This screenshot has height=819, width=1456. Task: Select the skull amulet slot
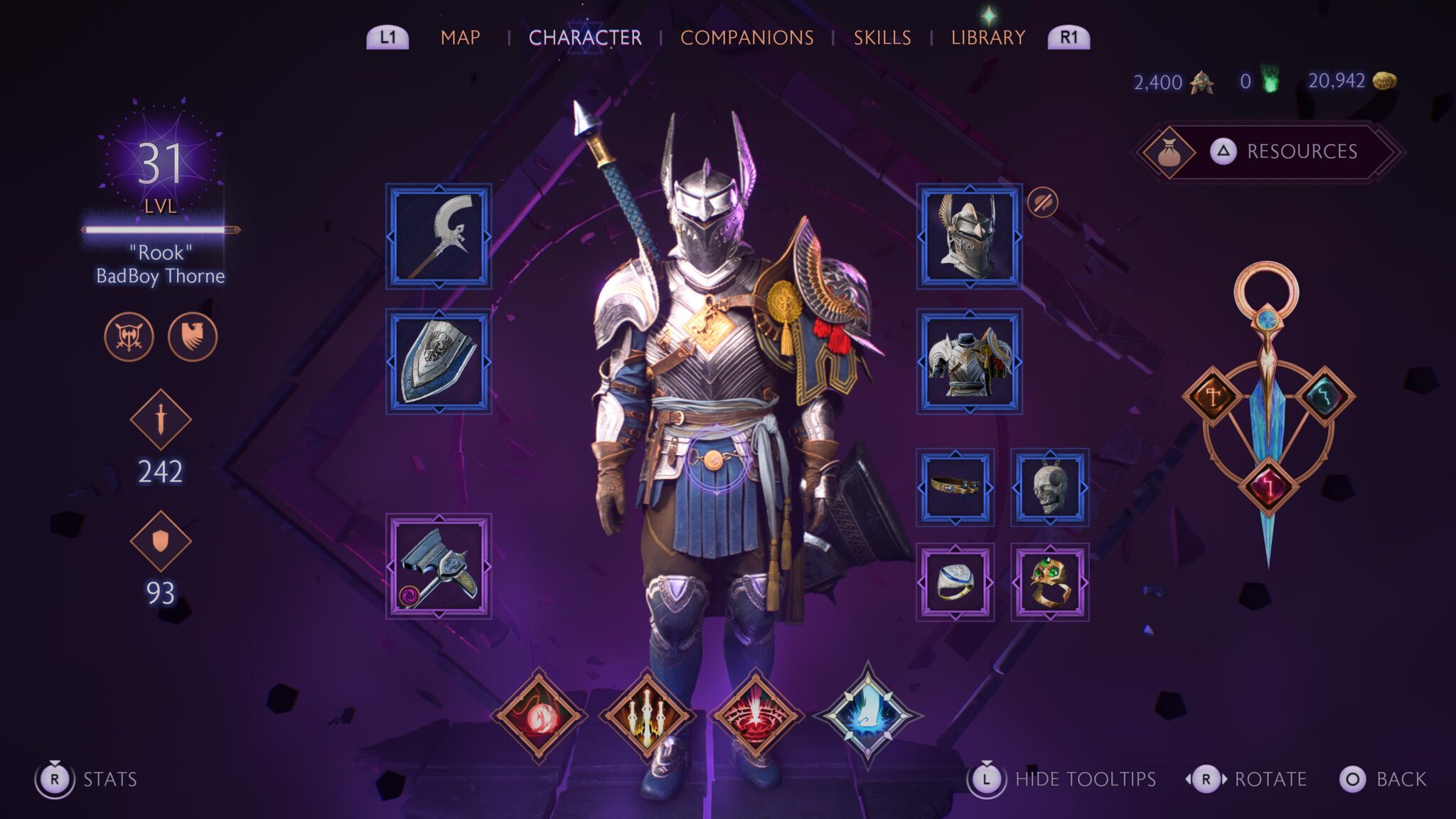pyautogui.click(x=1049, y=487)
